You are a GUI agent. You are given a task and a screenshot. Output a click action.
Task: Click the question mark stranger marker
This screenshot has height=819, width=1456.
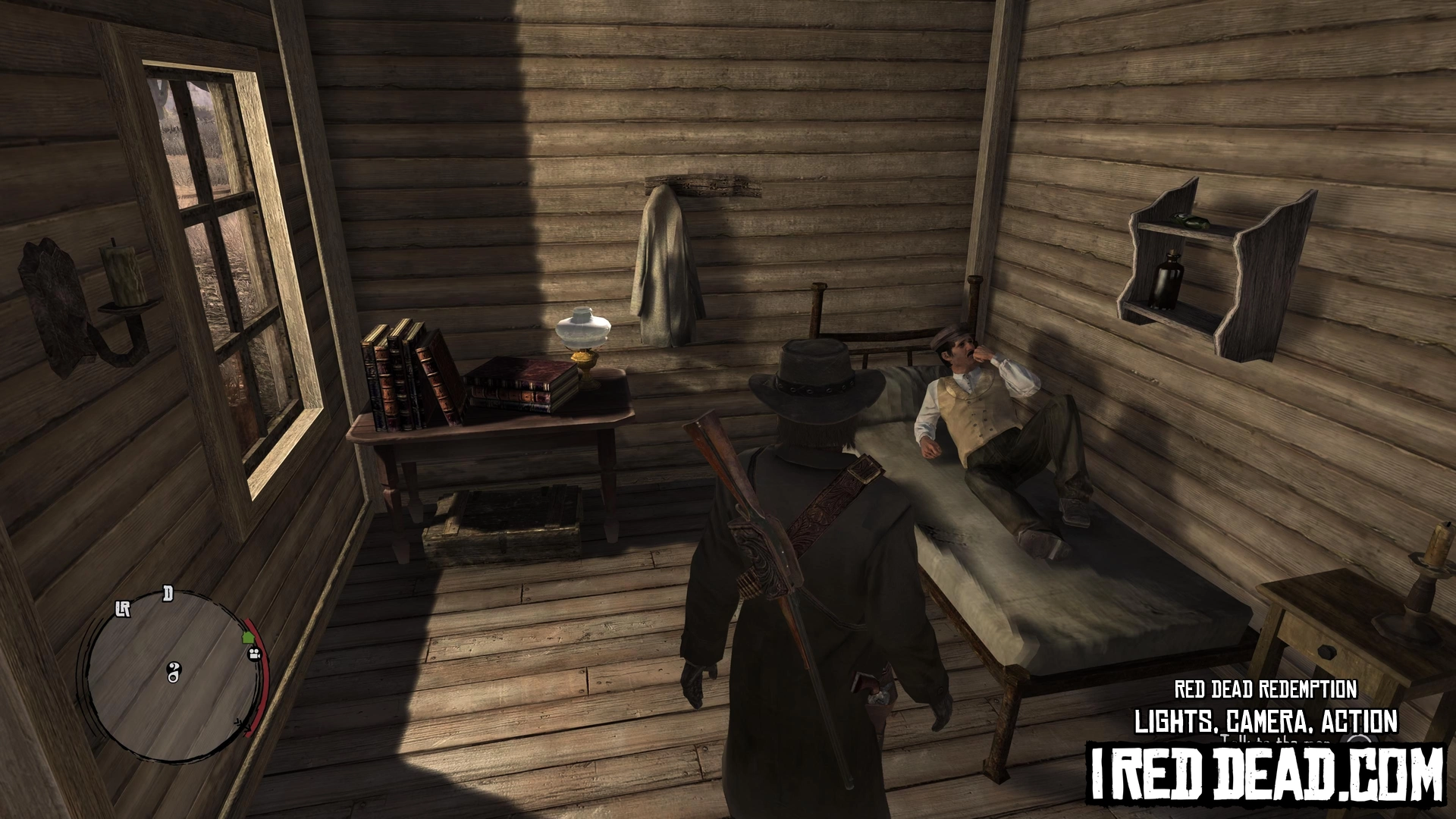174,672
